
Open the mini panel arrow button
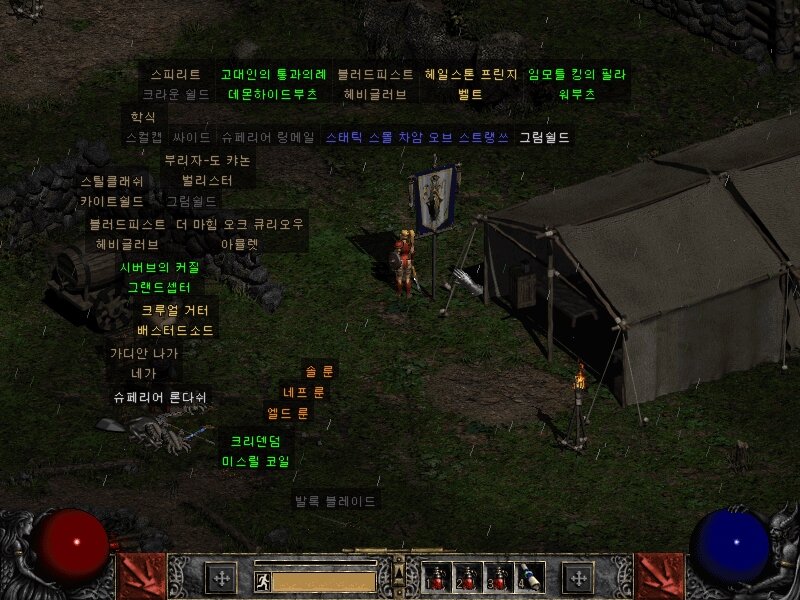(399, 572)
